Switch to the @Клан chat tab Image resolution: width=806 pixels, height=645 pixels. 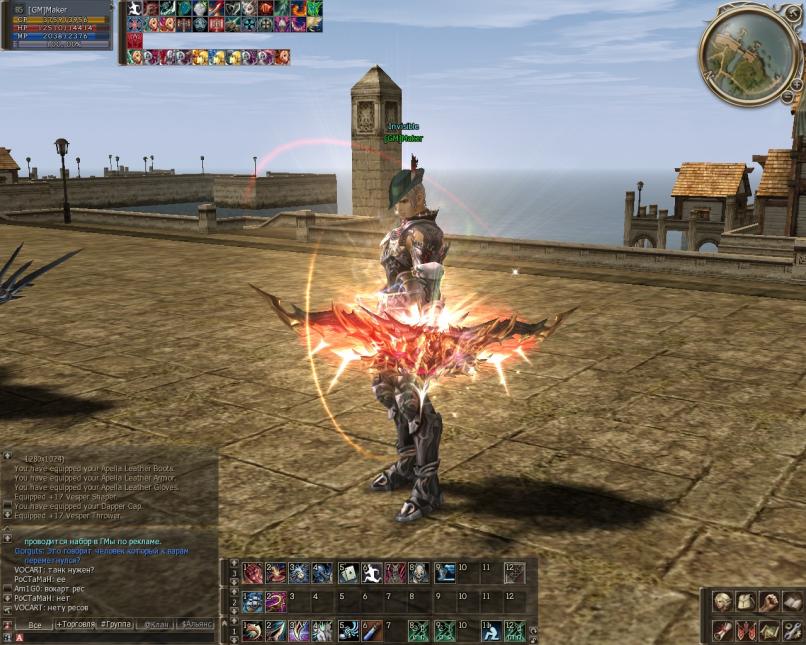[156, 625]
